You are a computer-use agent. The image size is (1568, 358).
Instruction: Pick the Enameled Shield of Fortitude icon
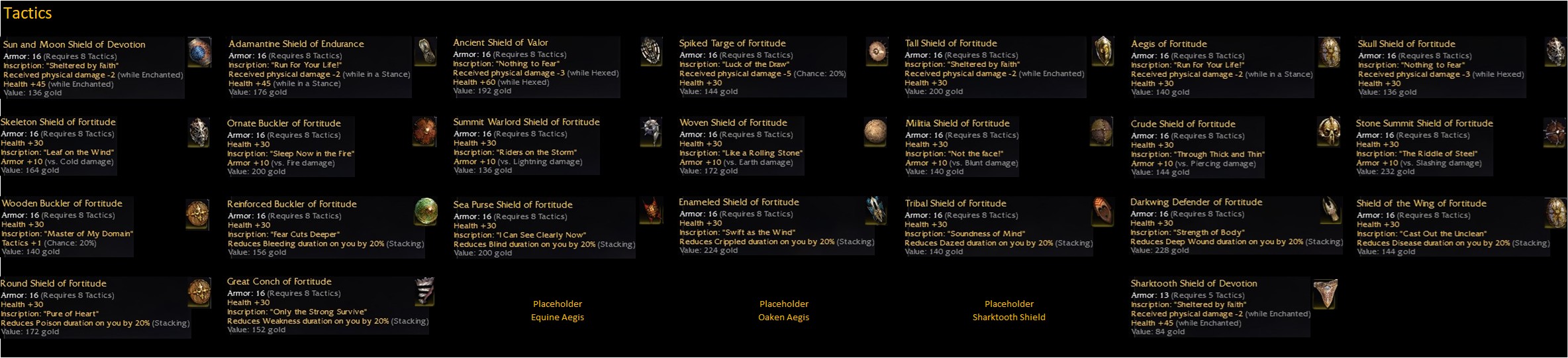pos(876,210)
